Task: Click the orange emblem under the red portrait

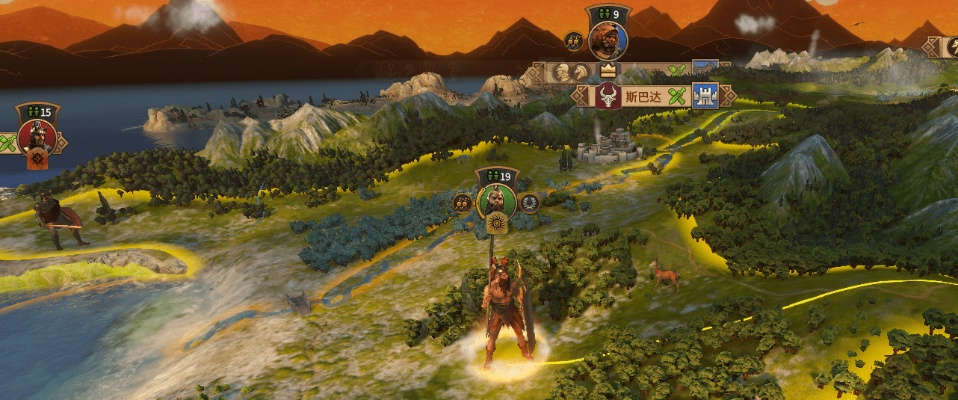Action: click(37, 159)
